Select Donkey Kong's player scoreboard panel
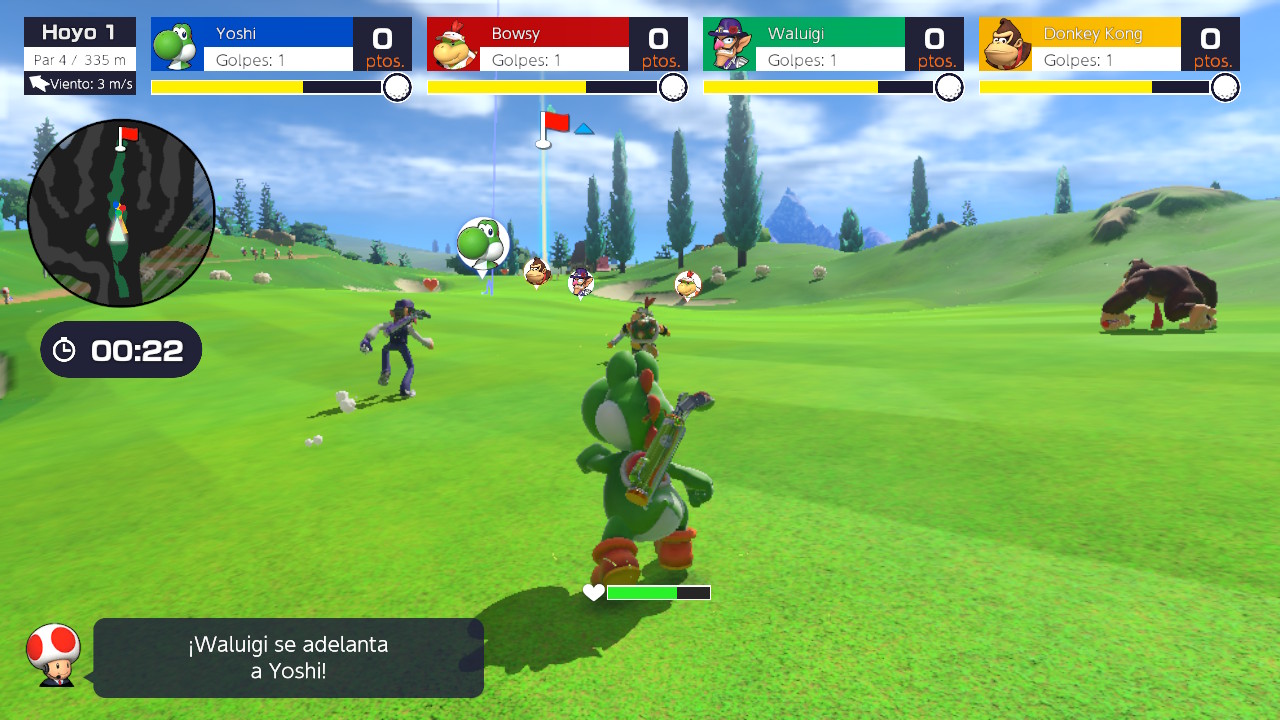 (x=1109, y=45)
